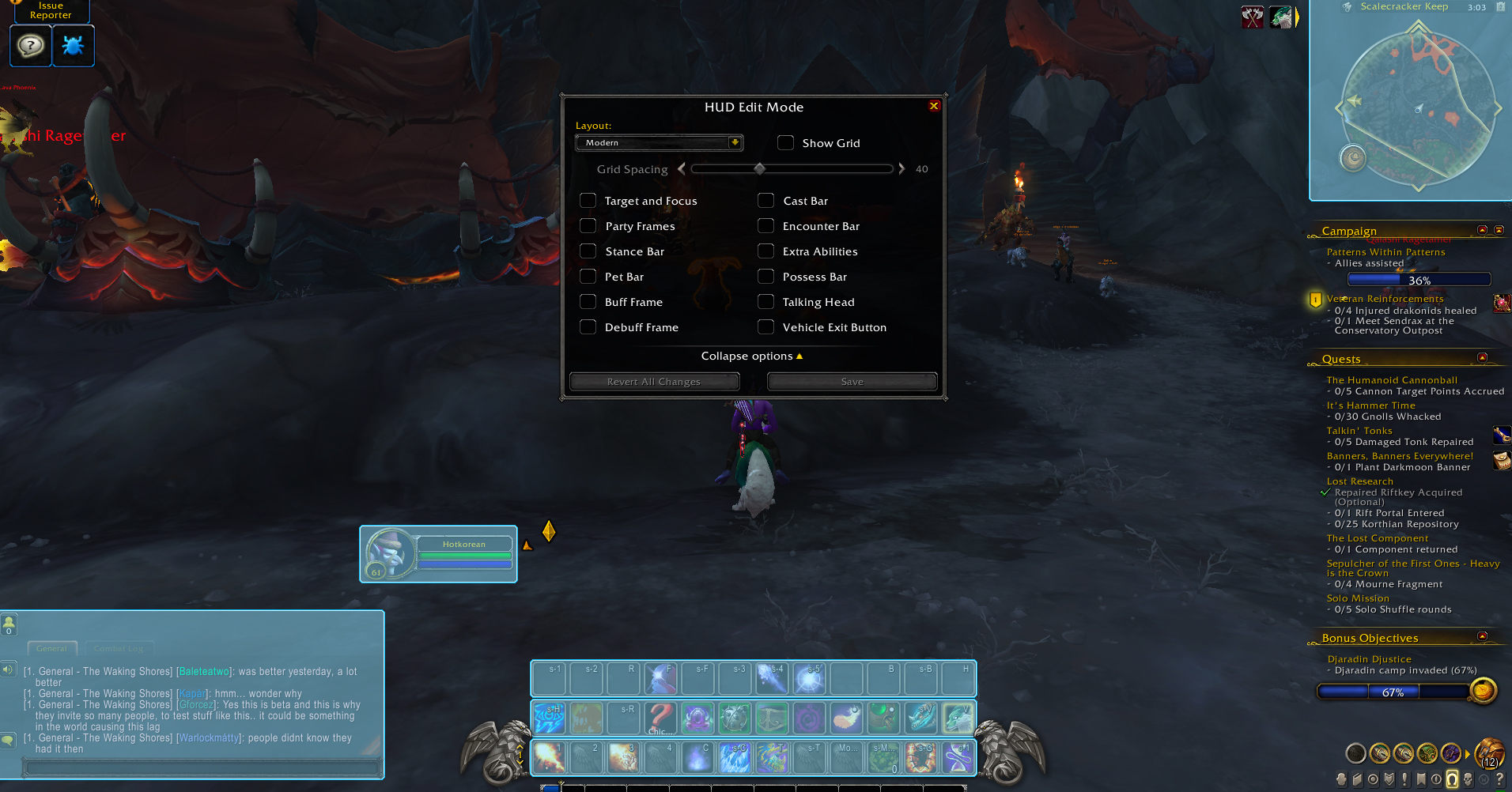
Task: Open the spellbook icon in the micro menu
Action: click(1358, 780)
